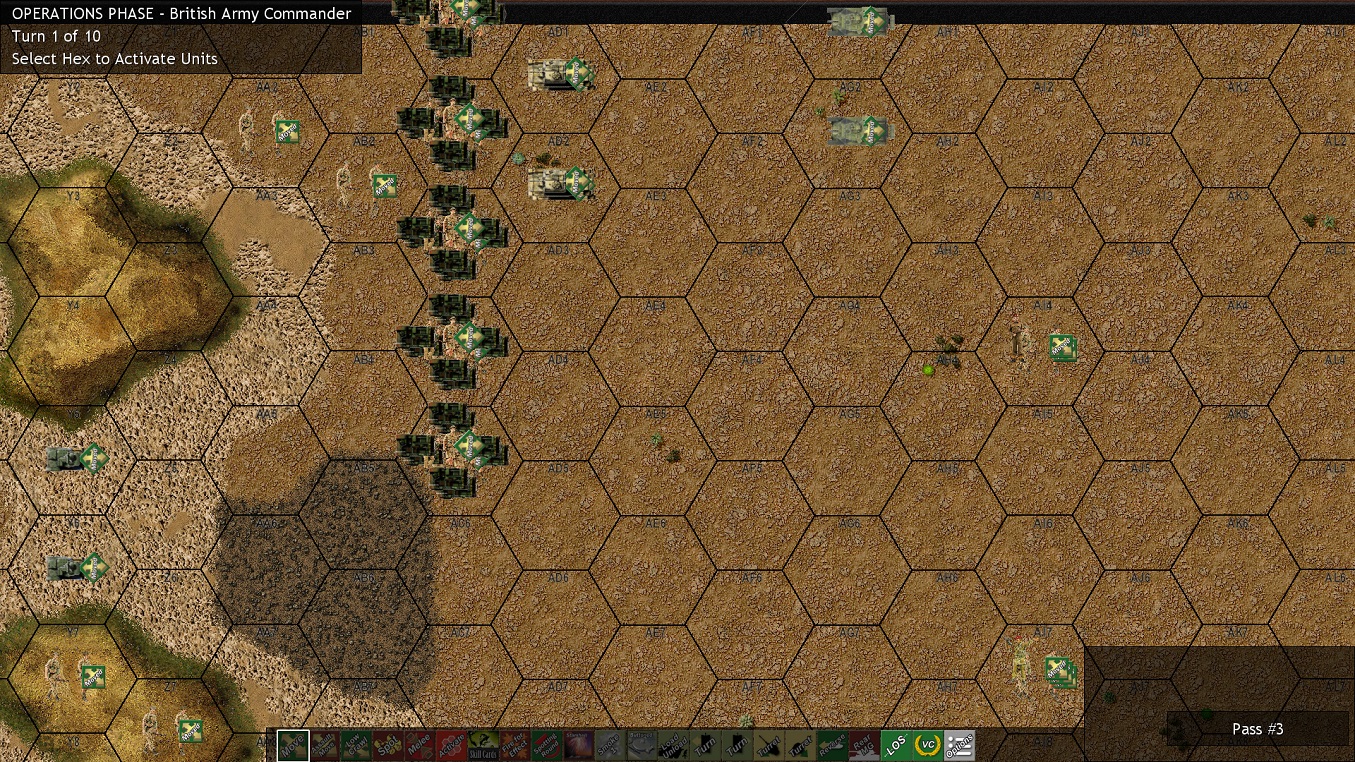Choose the Spotting Round icon
1355x762 pixels.
point(546,745)
